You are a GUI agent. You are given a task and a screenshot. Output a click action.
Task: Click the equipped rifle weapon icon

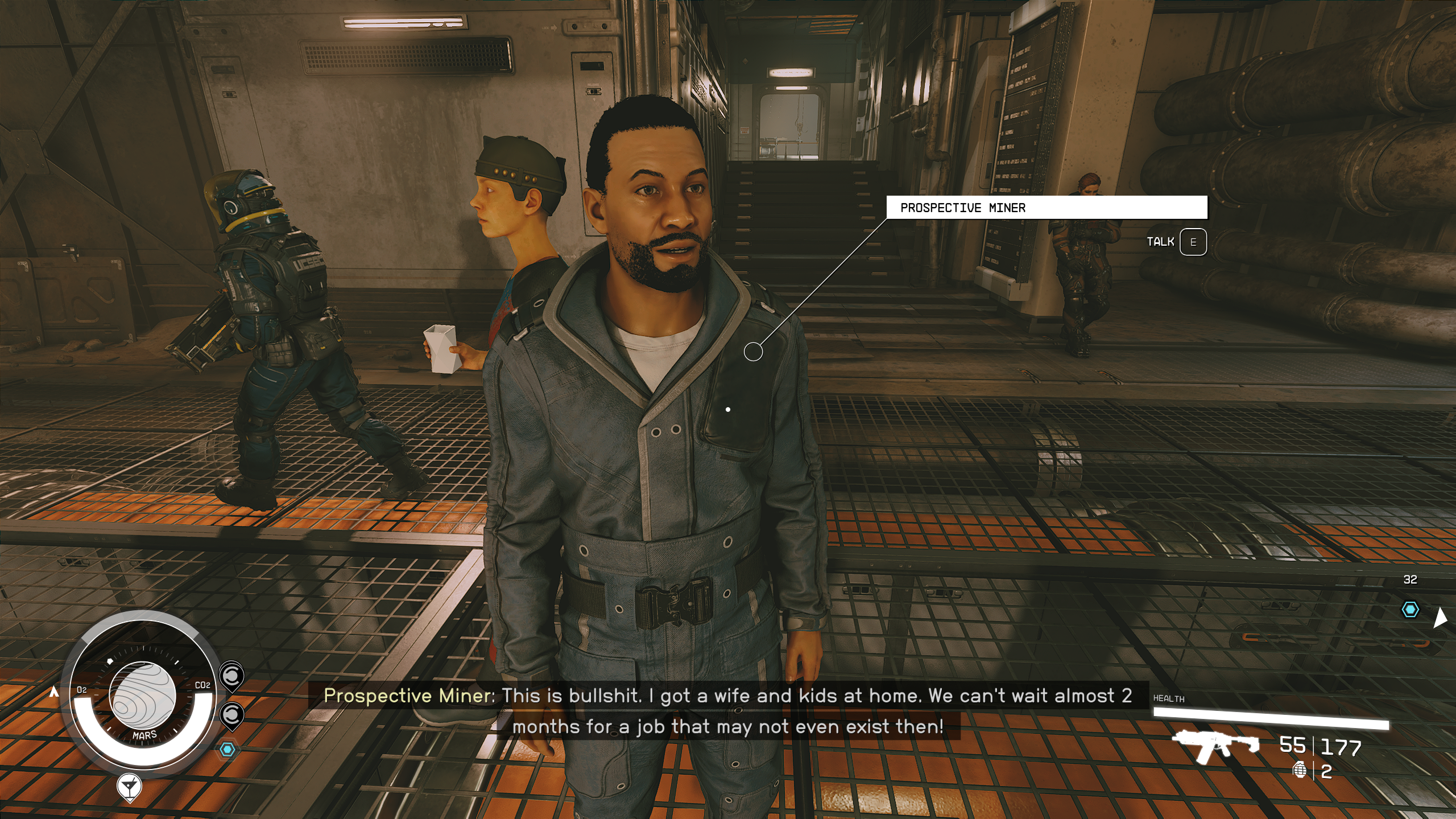tap(1216, 746)
